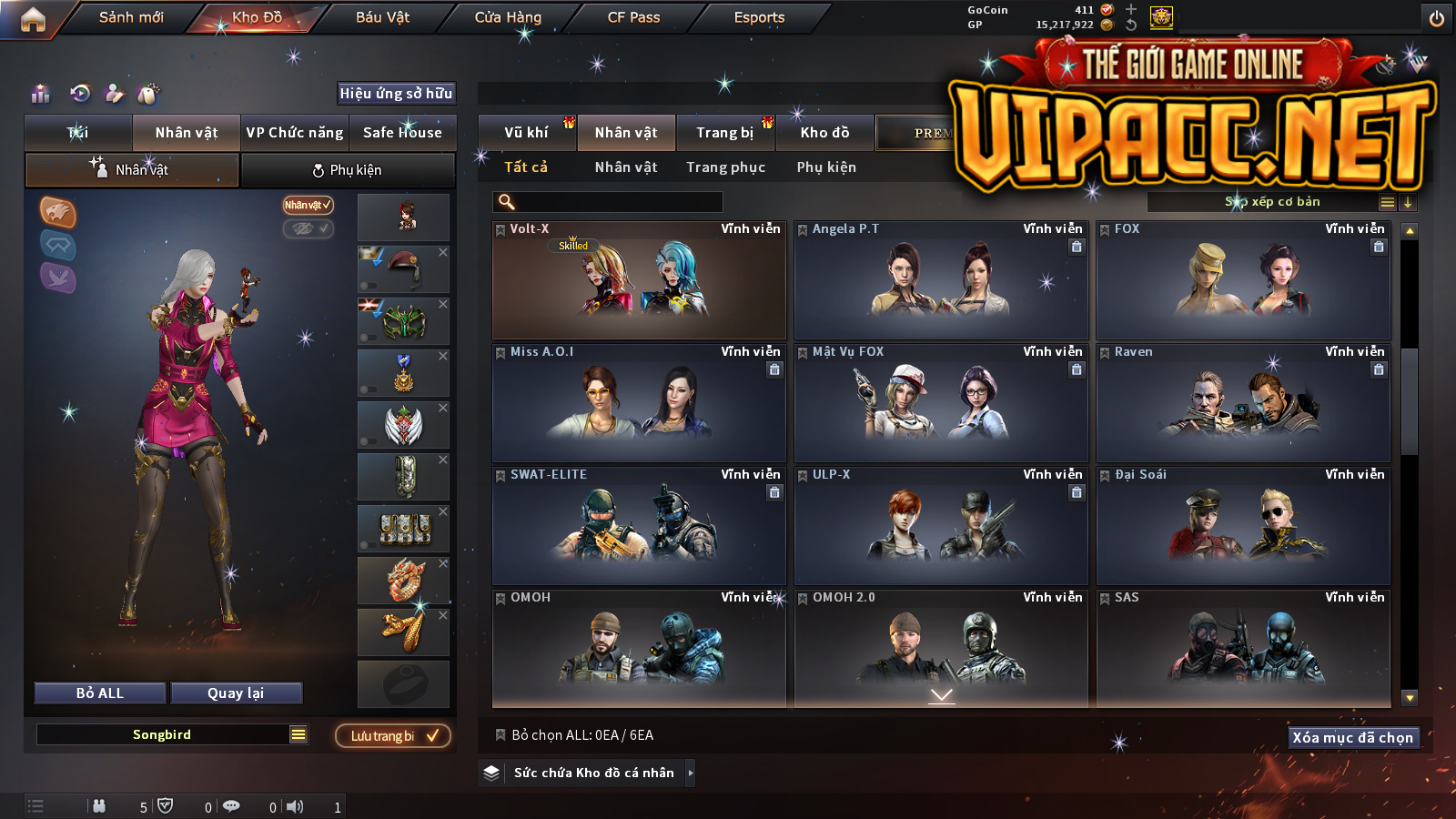Open the CF Pass tab
The height and width of the screenshot is (819, 1456).
click(x=633, y=17)
